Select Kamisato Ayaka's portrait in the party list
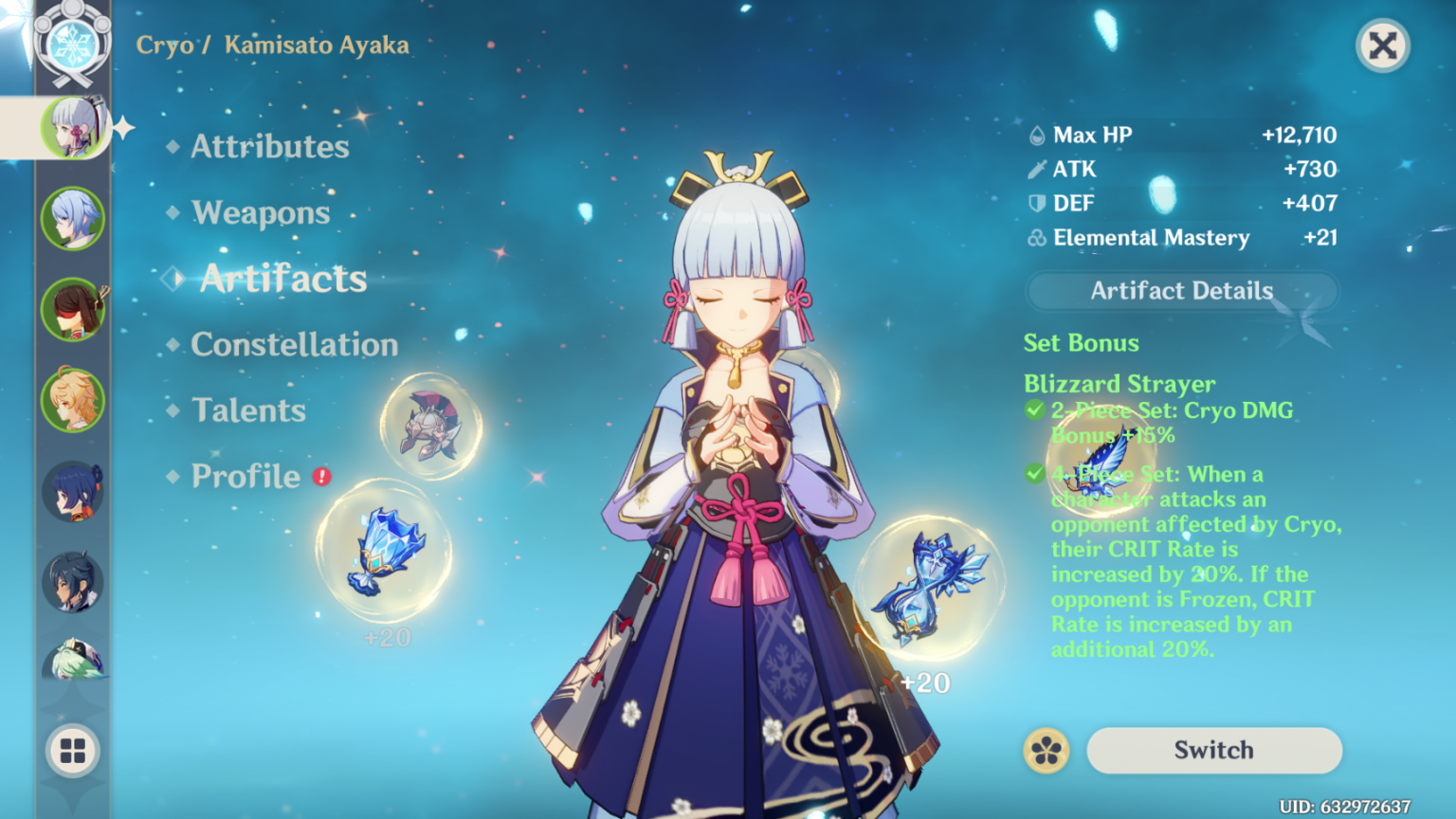 [73, 127]
